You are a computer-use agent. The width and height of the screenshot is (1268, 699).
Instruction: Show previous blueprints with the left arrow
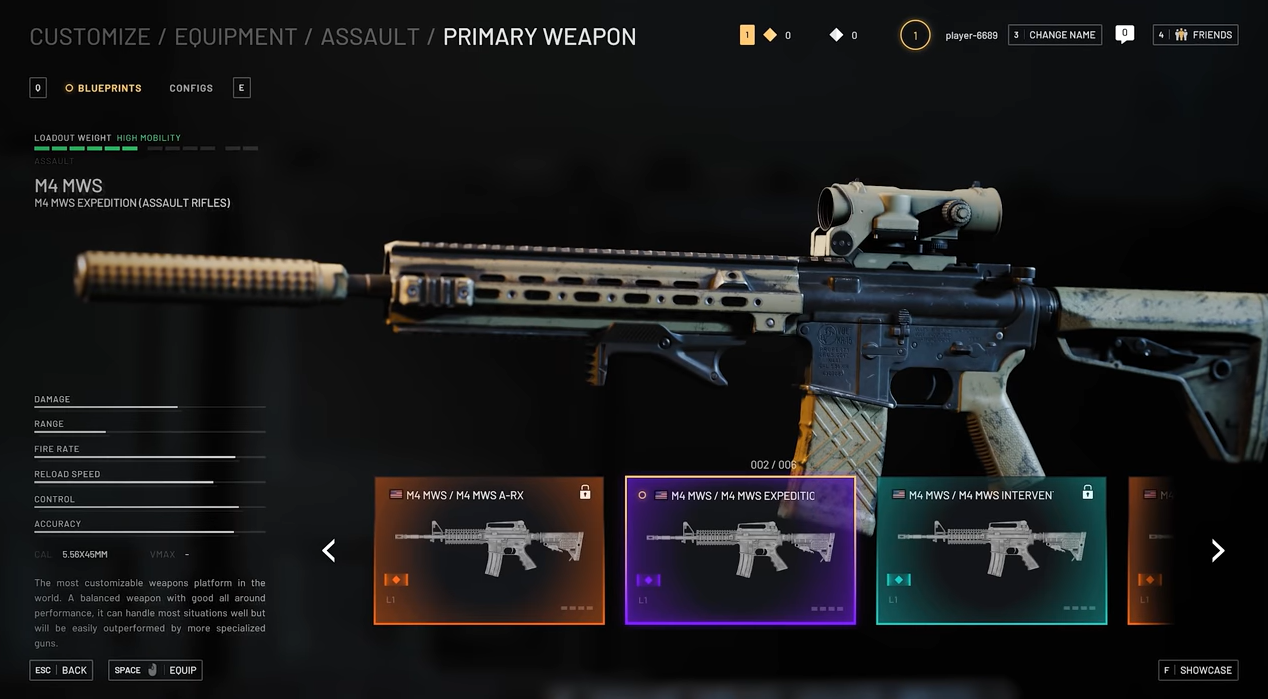(x=329, y=551)
